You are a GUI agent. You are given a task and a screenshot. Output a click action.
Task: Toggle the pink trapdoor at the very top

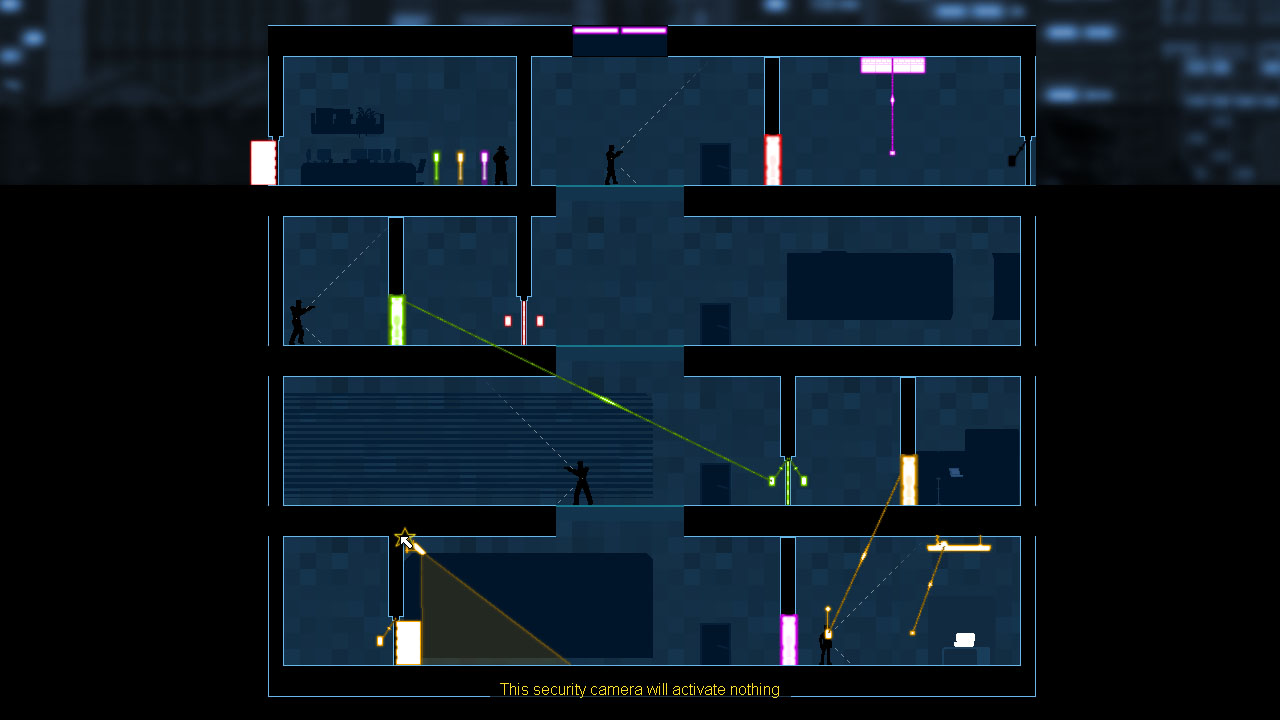618,31
